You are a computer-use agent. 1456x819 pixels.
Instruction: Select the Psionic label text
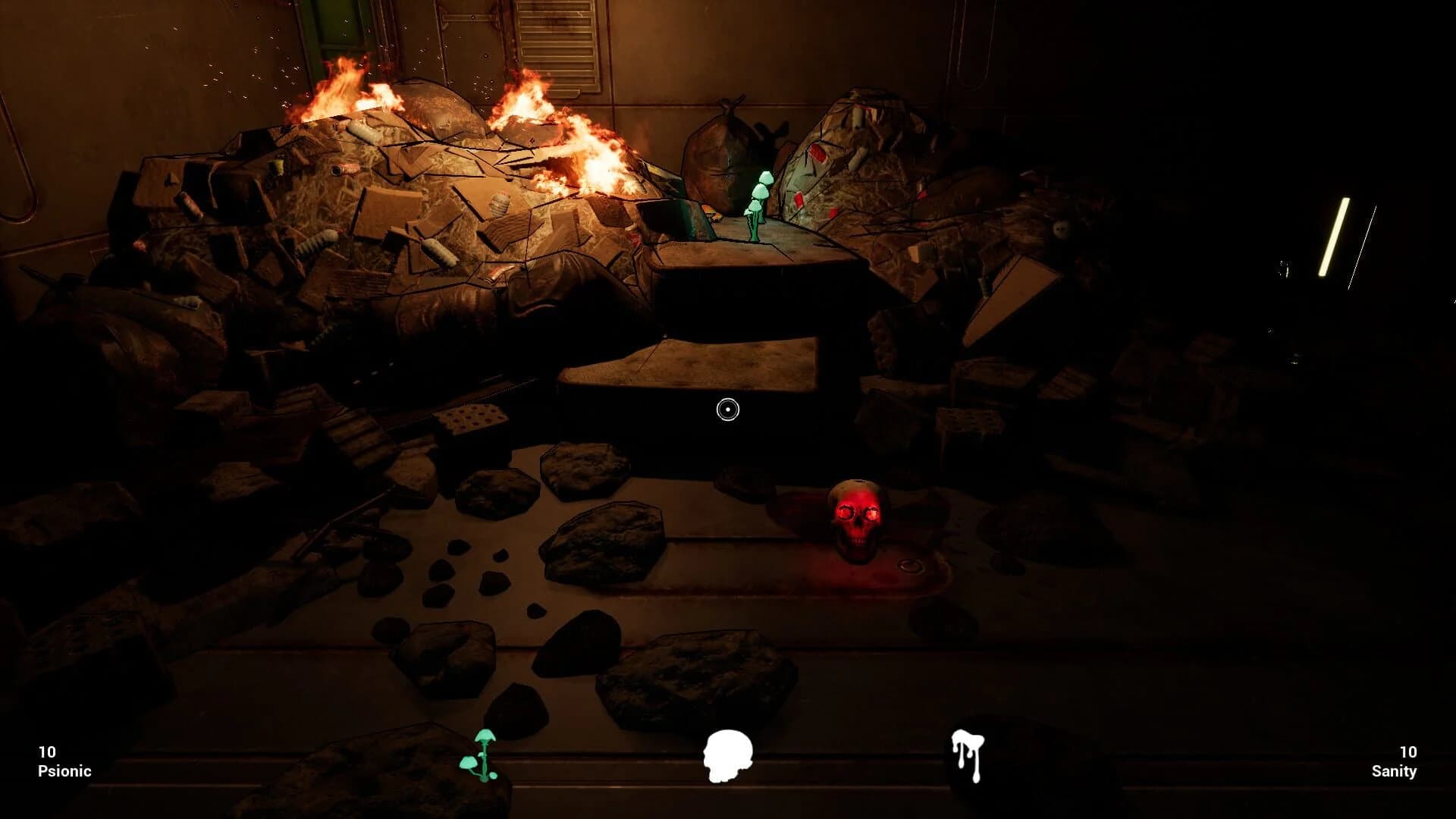pyautogui.click(x=65, y=771)
